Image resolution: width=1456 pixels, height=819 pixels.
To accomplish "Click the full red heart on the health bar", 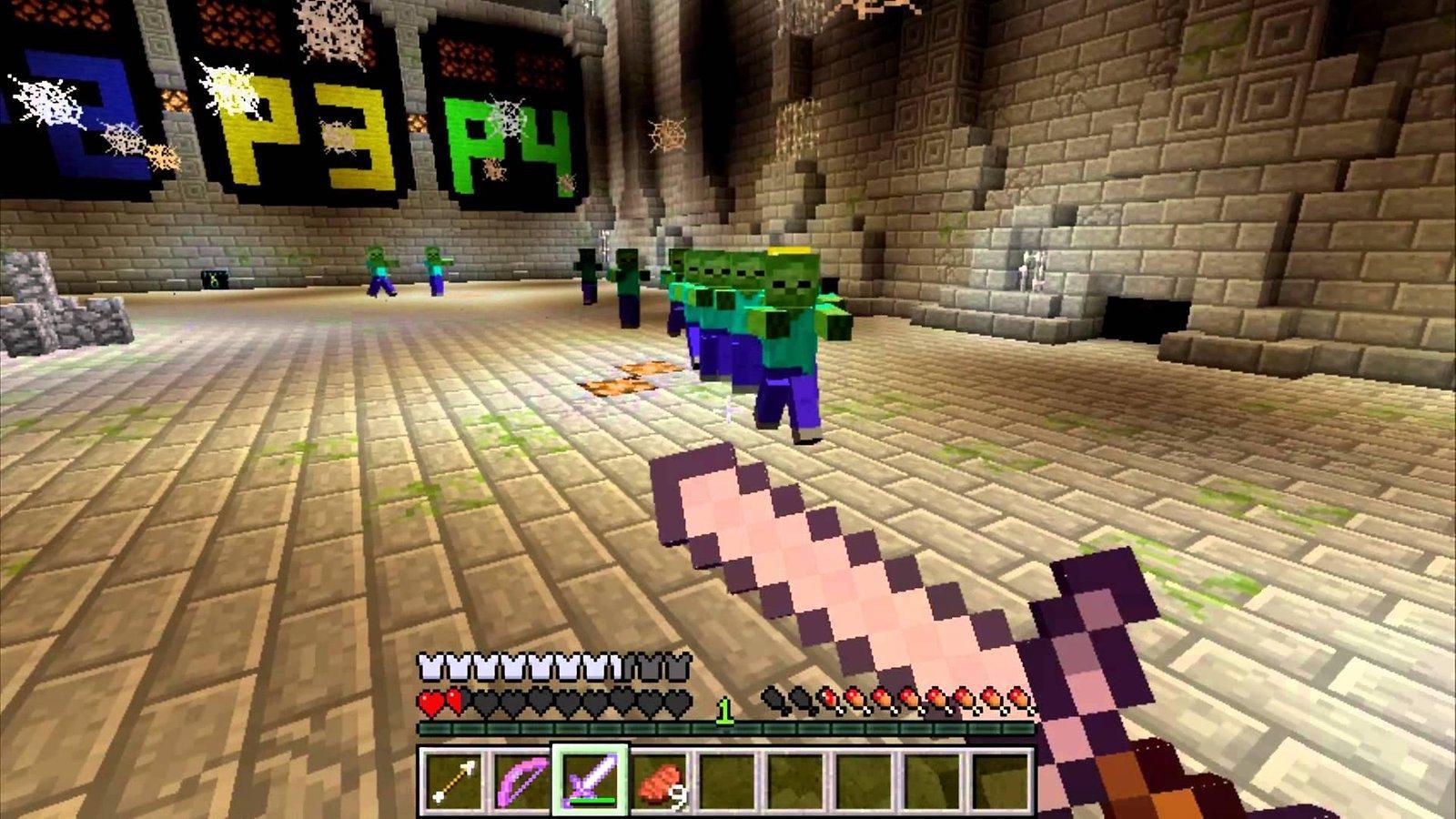I will point(430,701).
